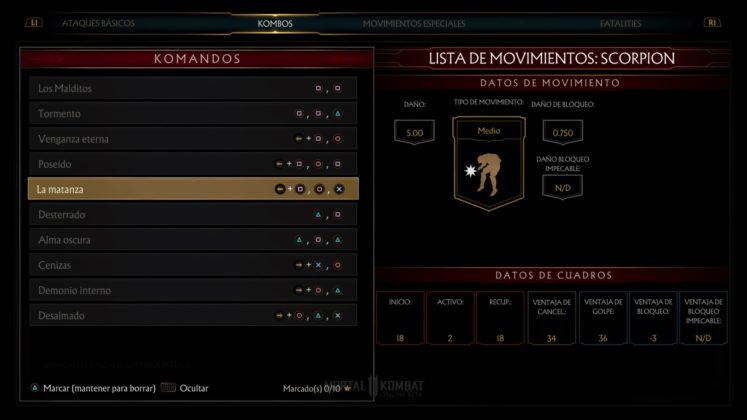
Task: Select the Venganza eterna combo
Action: tap(193, 138)
